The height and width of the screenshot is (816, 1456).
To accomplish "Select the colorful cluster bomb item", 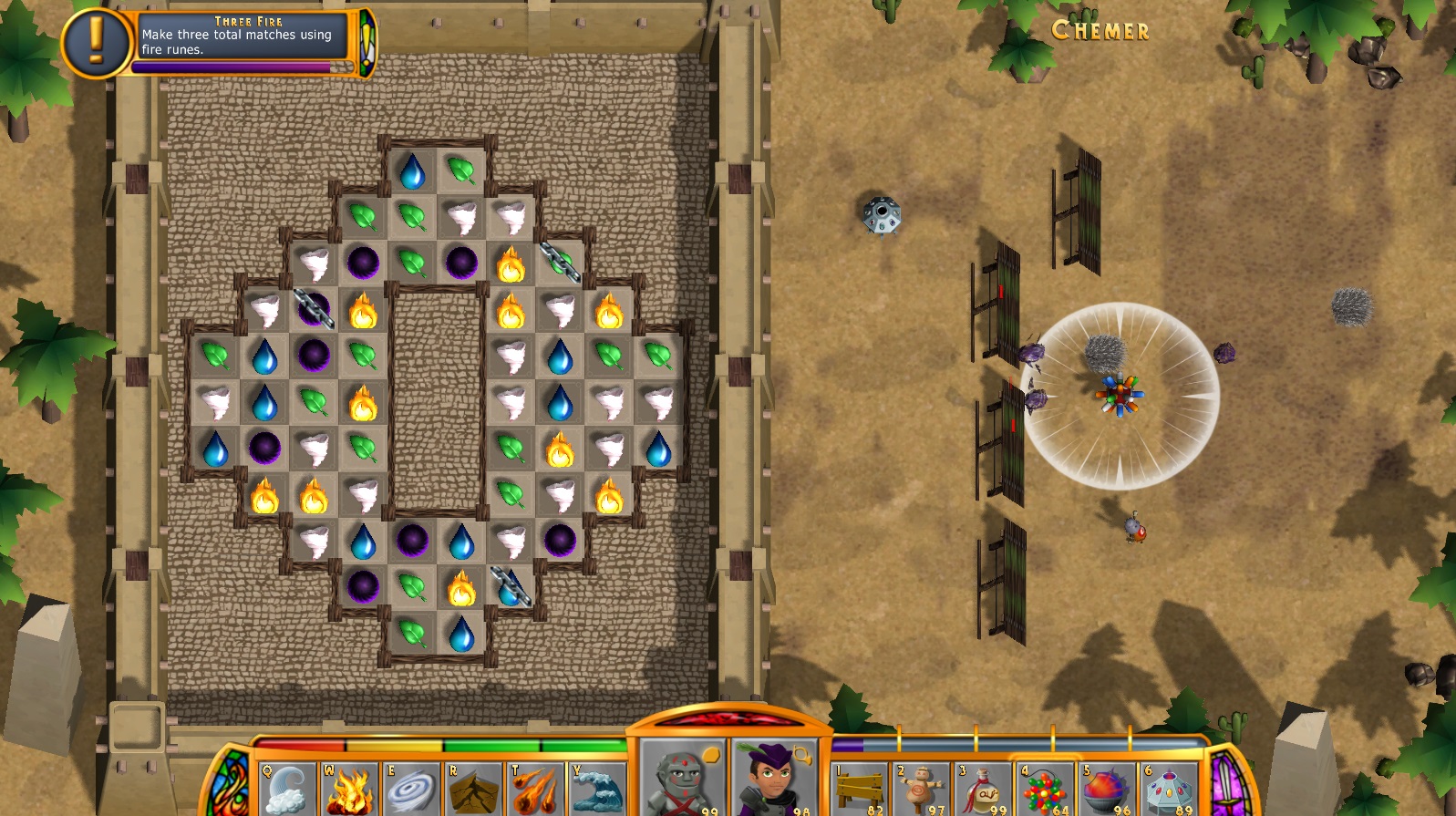I will 1046,790.
